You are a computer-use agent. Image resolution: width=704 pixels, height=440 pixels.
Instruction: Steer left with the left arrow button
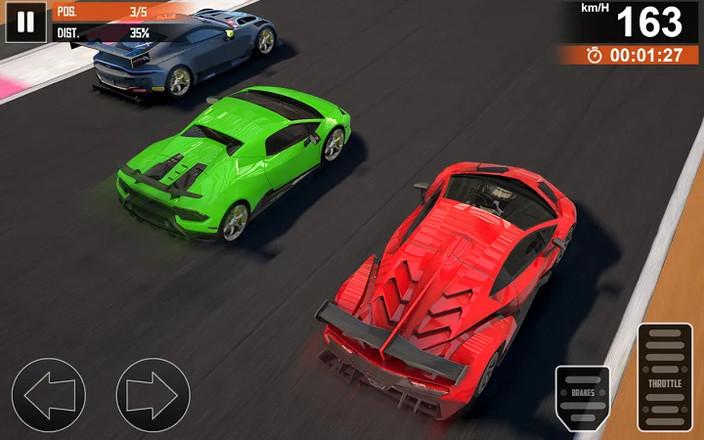pyautogui.click(x=49, y=395)
